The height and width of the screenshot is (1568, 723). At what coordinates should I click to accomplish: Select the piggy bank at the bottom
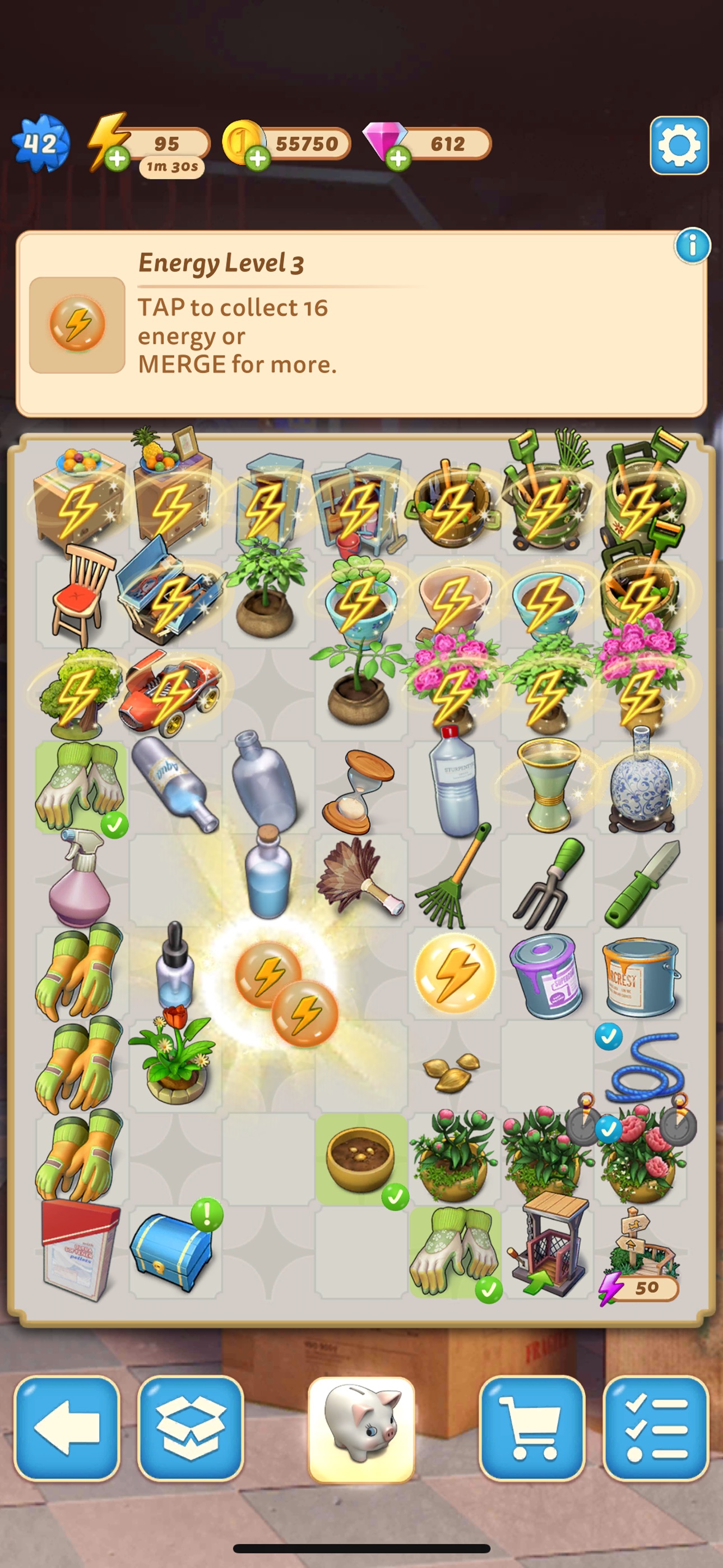[361, 1420]
